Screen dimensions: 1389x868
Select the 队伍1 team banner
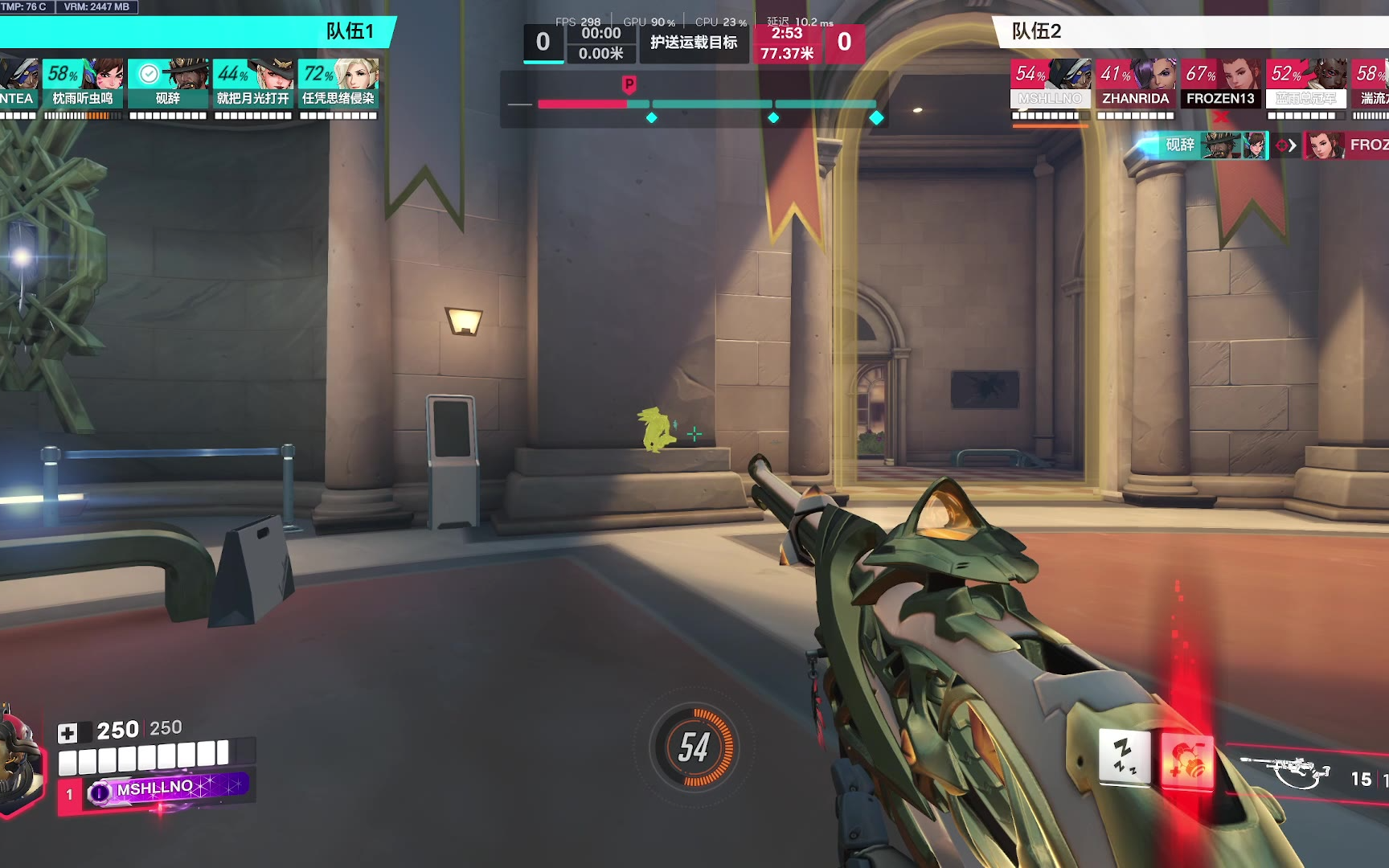[197, 32]
